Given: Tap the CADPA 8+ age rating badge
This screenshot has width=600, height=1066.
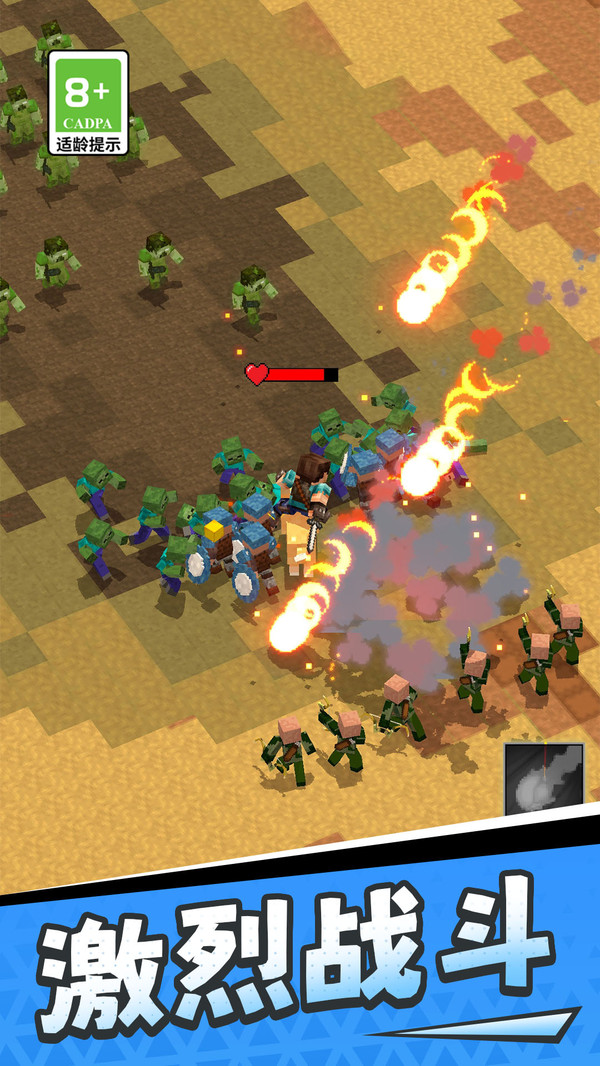Looking at the screenshot, I should (88, 103).
